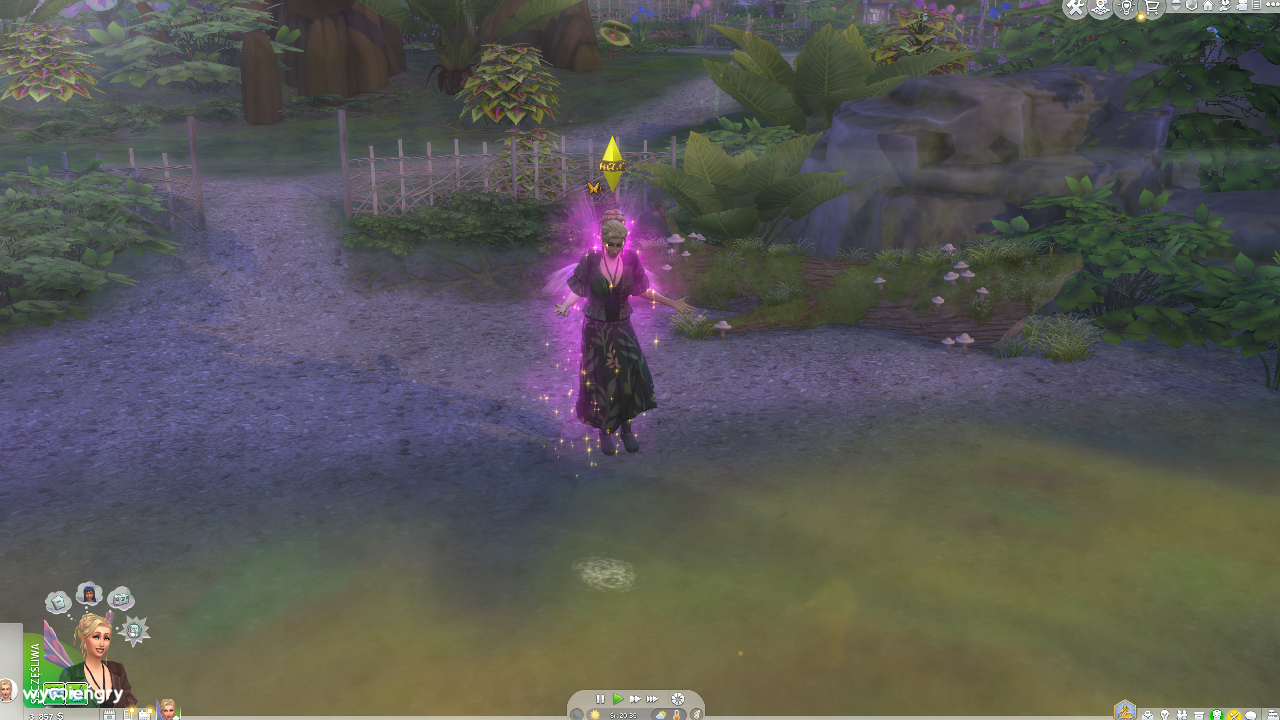Enable ultra speed playback
This screenshot has height=720, width=1280.
pos(653,698)
